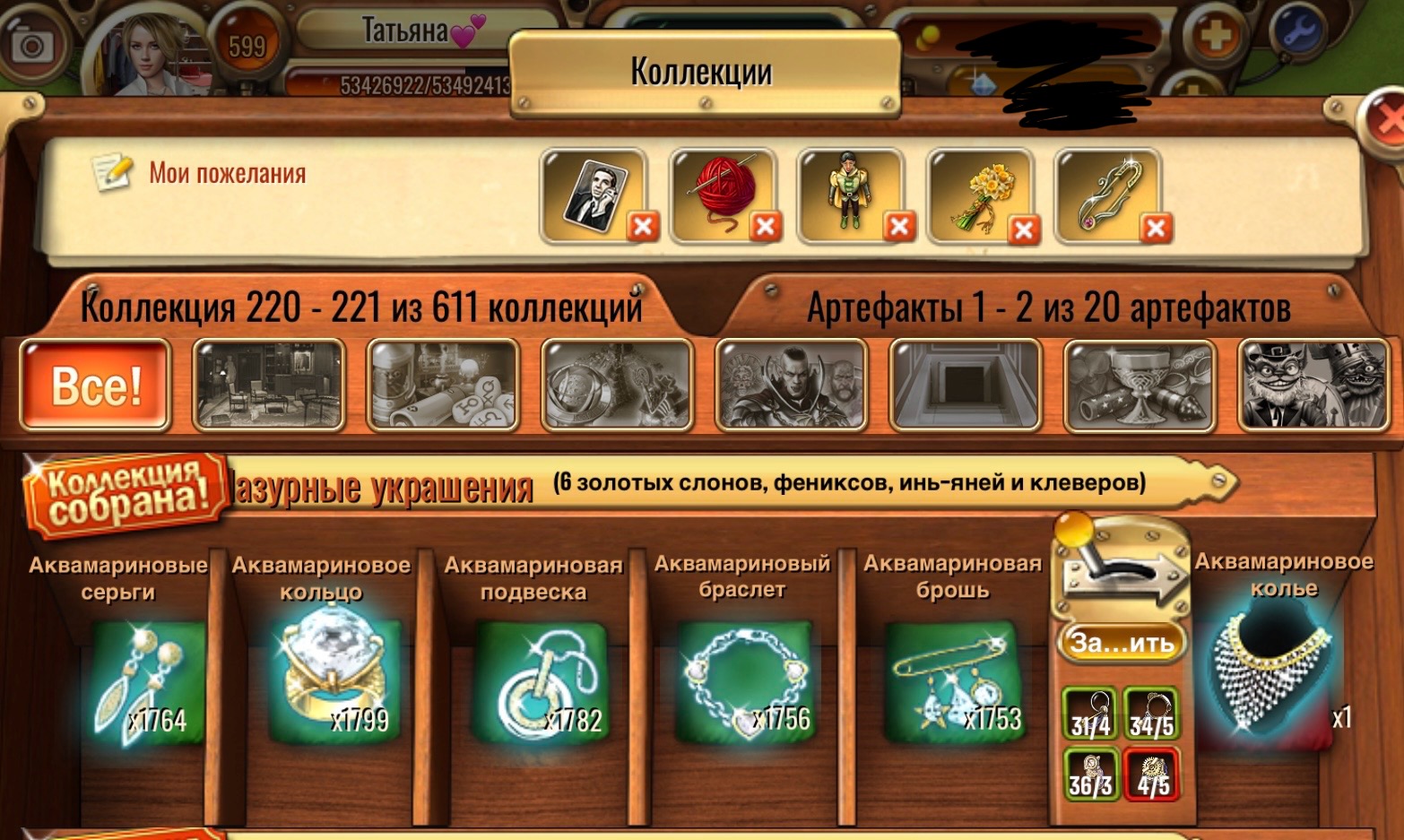Click the 599 coin counter
The height and width of the screenshot is (840, 1404).
coord(248,40)
